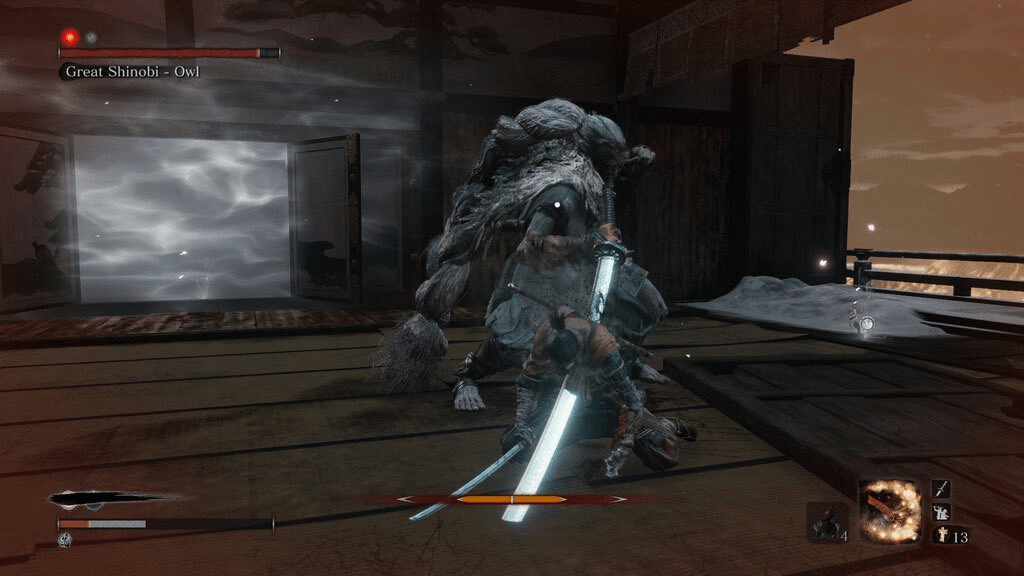Use the quick item slot holding 4

[x=827, y=522]
